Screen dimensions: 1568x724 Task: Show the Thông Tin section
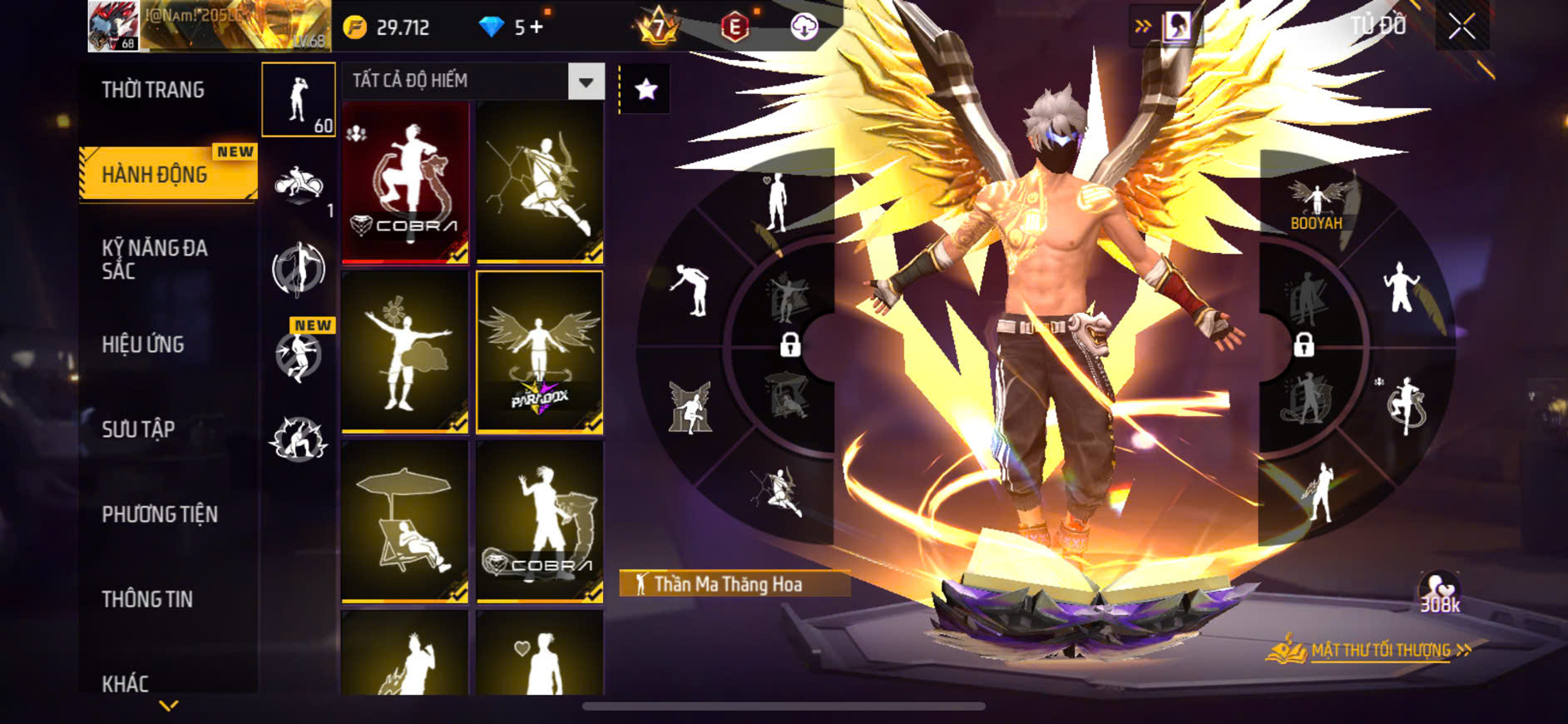pos(147,599)
